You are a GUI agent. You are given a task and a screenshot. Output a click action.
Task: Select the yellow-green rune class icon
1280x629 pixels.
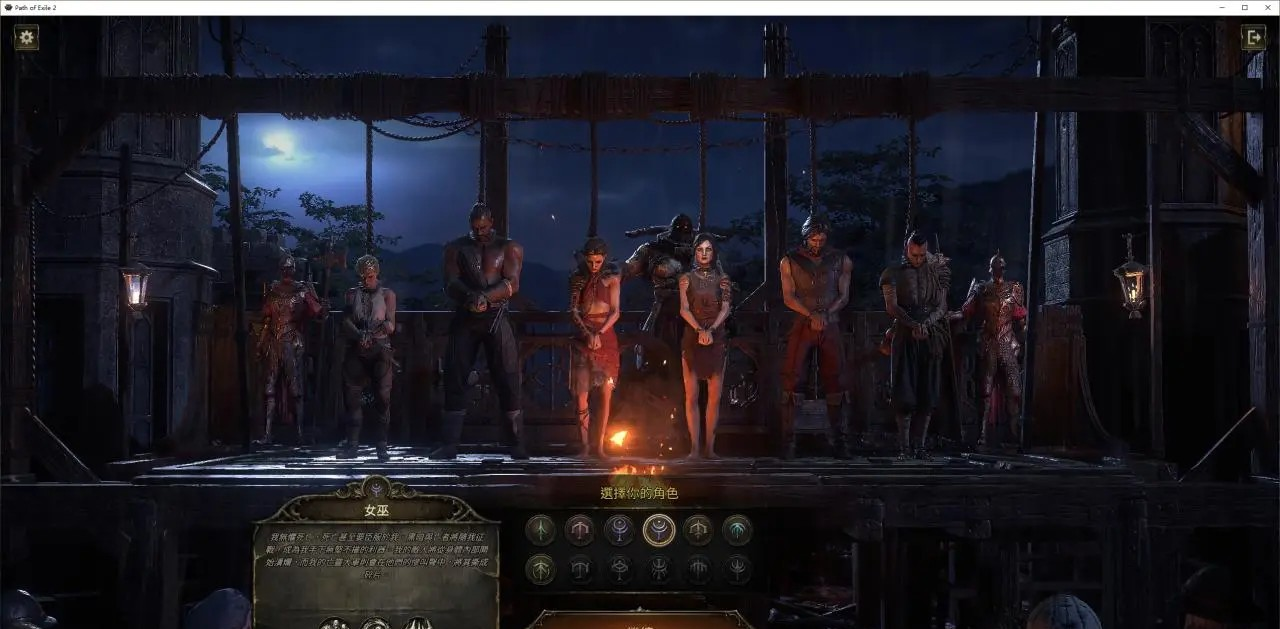coord(541,569)
